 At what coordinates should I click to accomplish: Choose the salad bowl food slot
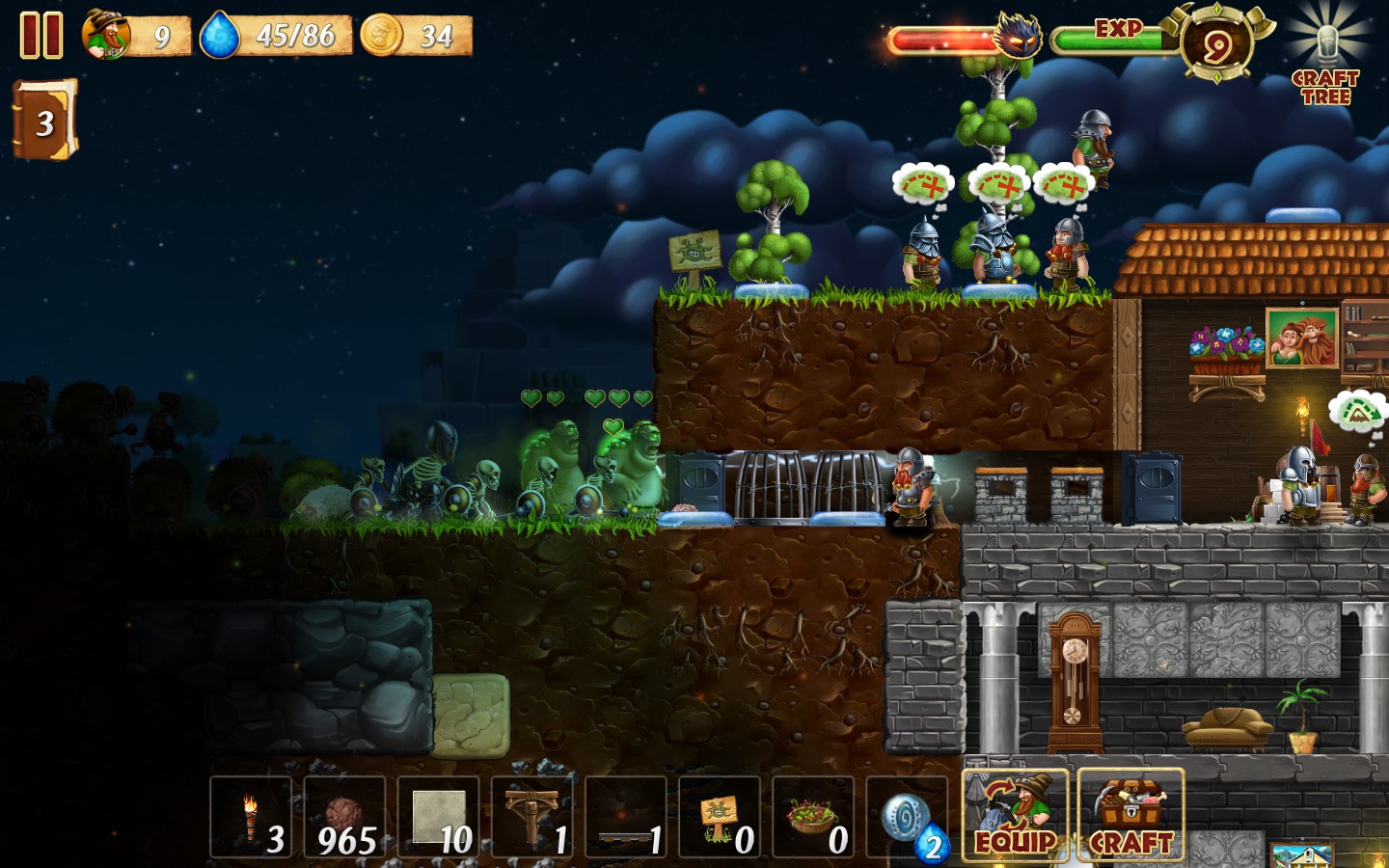(812, 817)
